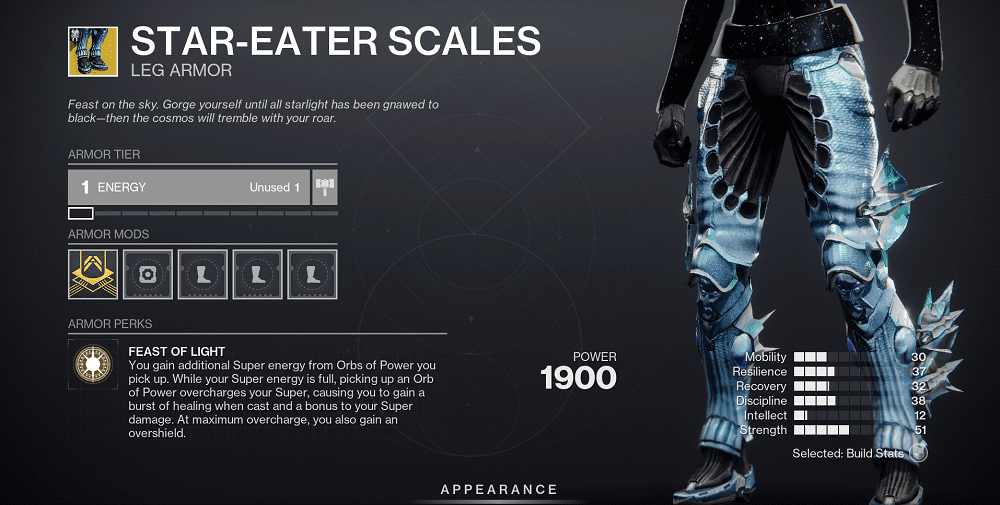The width and height of the screenshot is (1000, 505).
Task: Open the gold artifice armor mod slot
Action: pyautogui.click(x=92, y=275)
